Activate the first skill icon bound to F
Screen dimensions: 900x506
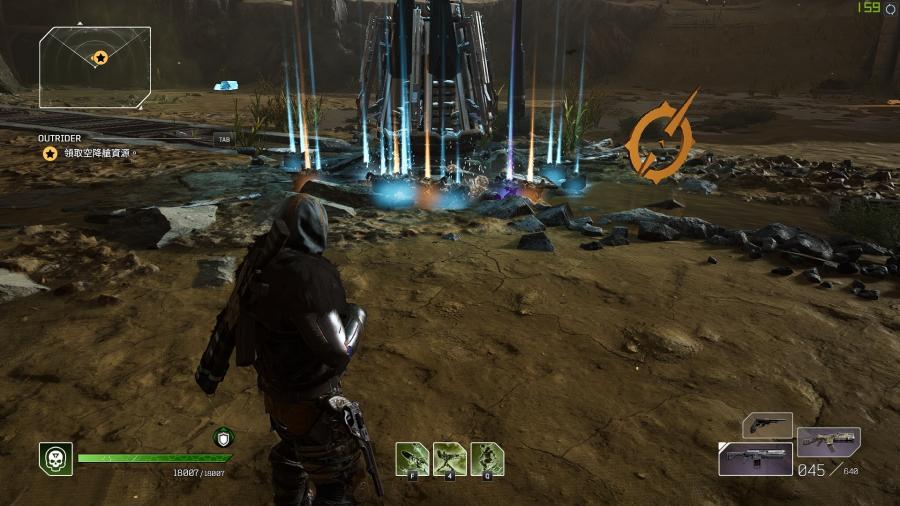[x=411, y=458]
